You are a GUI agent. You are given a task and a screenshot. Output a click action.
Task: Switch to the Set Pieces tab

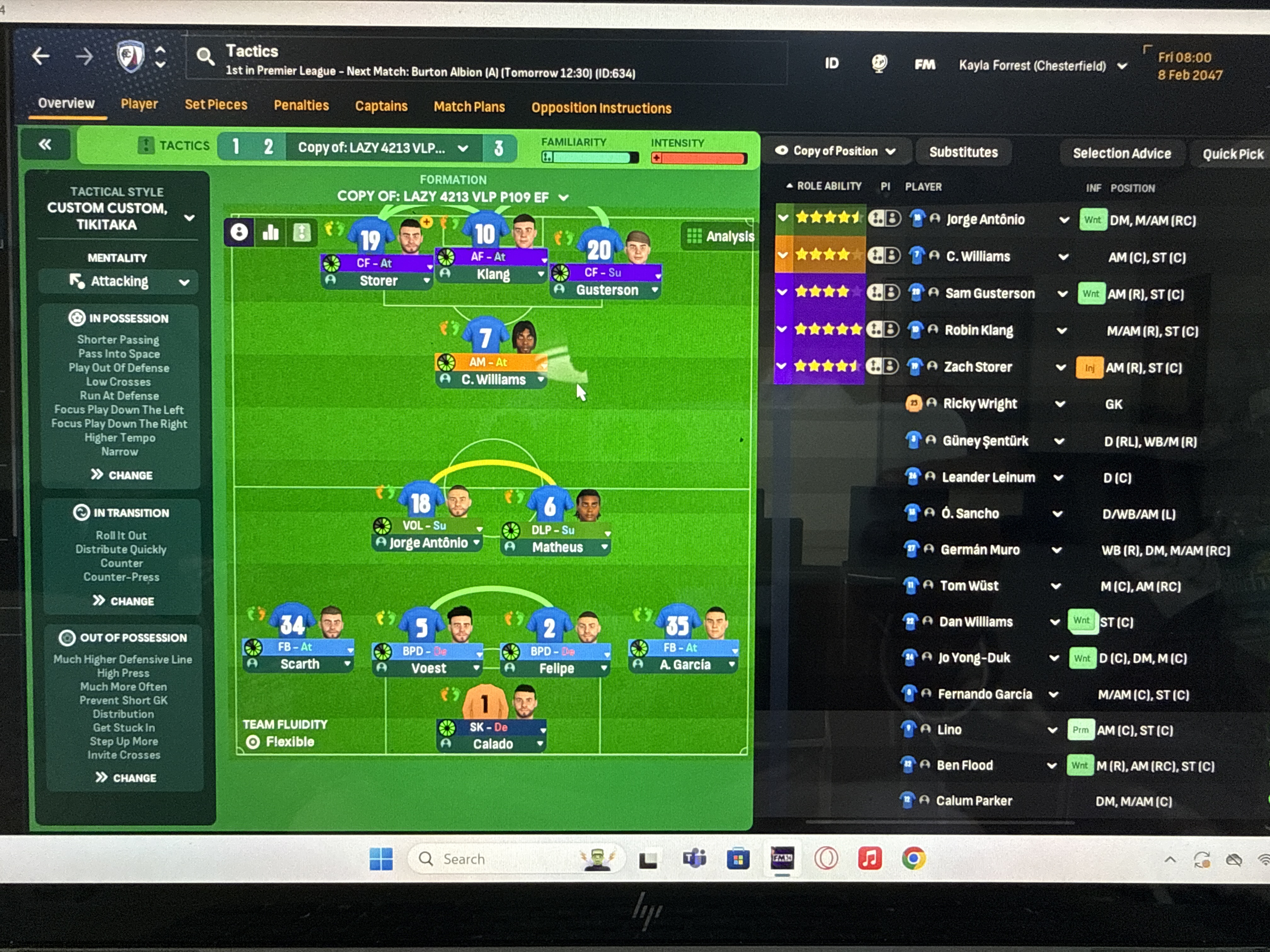click(x=216, y=105)
